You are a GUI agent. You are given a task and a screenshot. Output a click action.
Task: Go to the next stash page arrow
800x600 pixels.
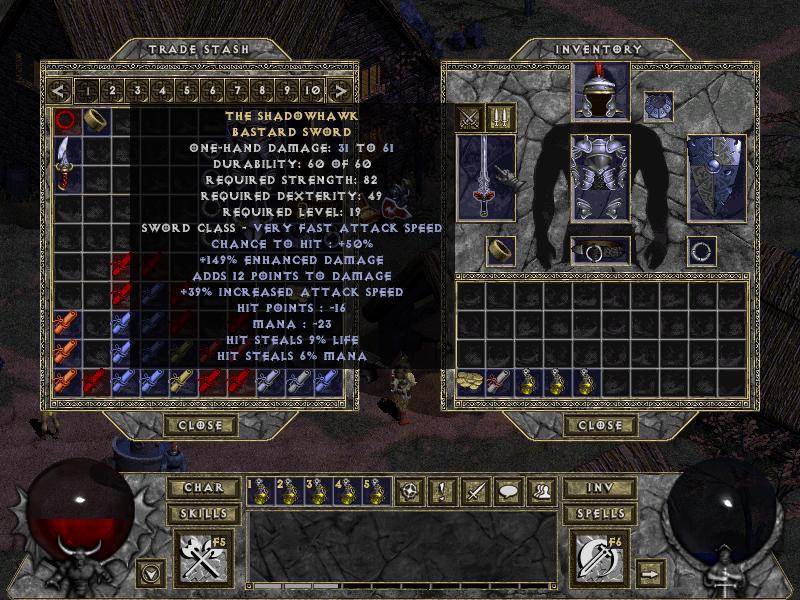pos(341,91)
